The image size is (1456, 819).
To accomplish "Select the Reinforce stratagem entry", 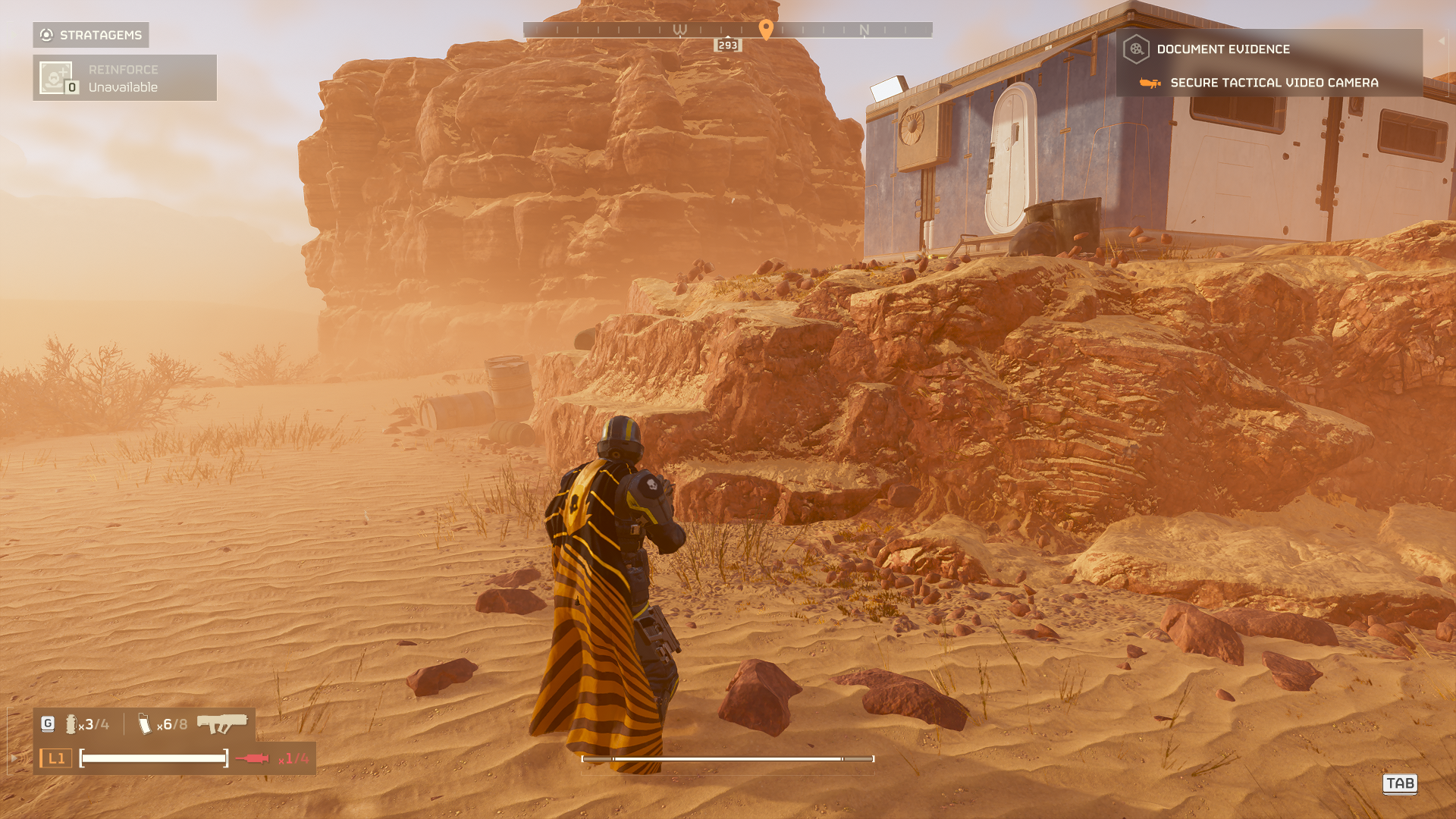I will (x=124, y=78).
